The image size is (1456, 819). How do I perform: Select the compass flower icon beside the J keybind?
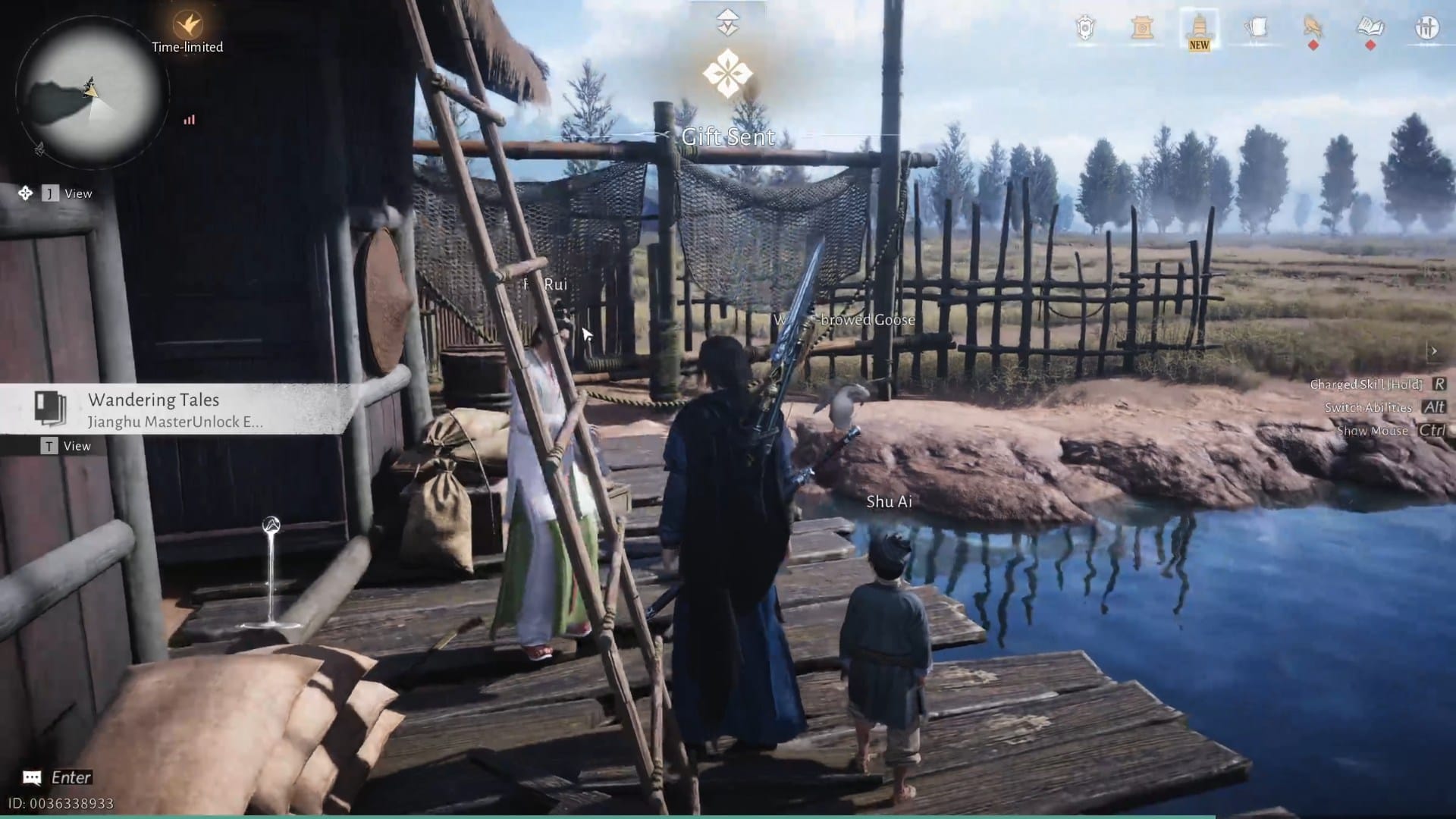click(x=27, y=193)
